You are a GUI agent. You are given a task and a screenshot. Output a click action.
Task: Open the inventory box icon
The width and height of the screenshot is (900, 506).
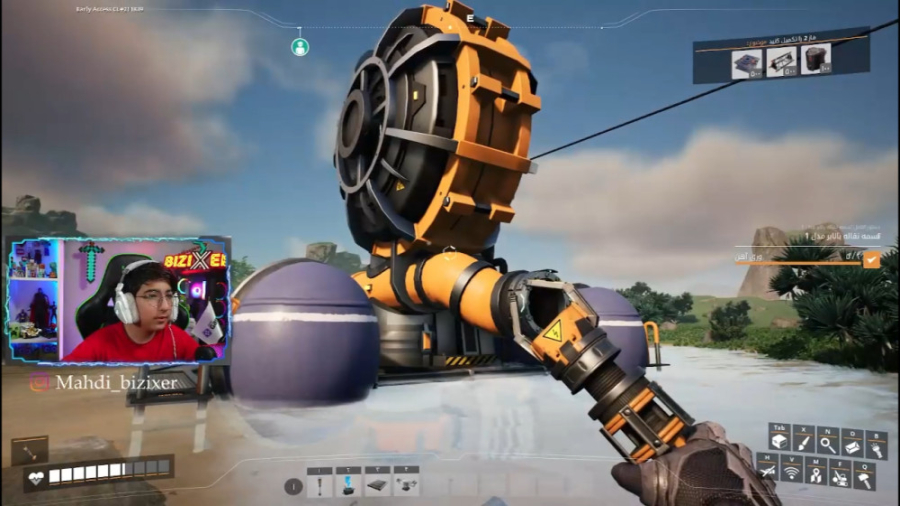(780, 441)
